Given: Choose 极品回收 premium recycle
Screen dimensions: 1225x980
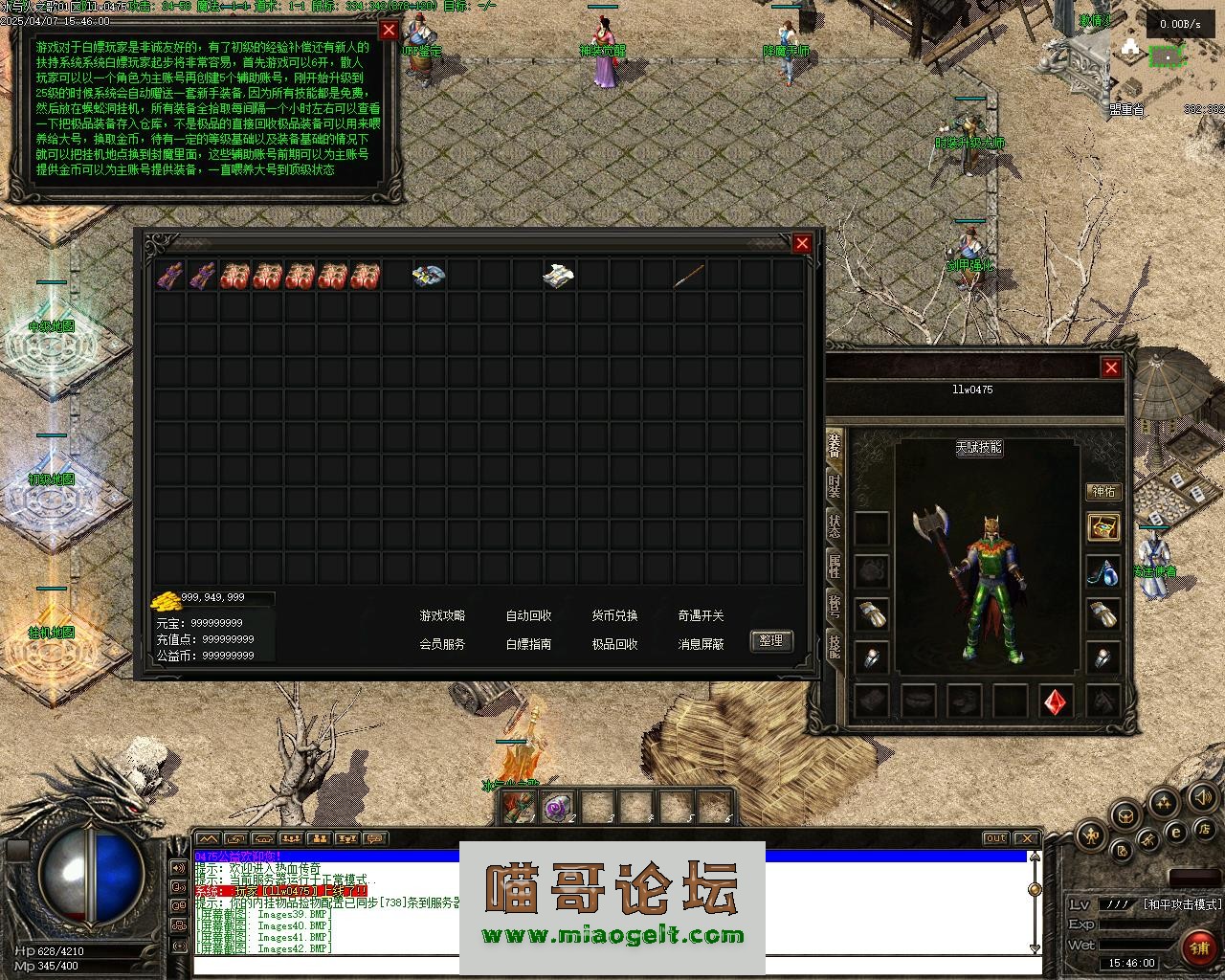Looking at the screenshot, I should coord(614,645).
